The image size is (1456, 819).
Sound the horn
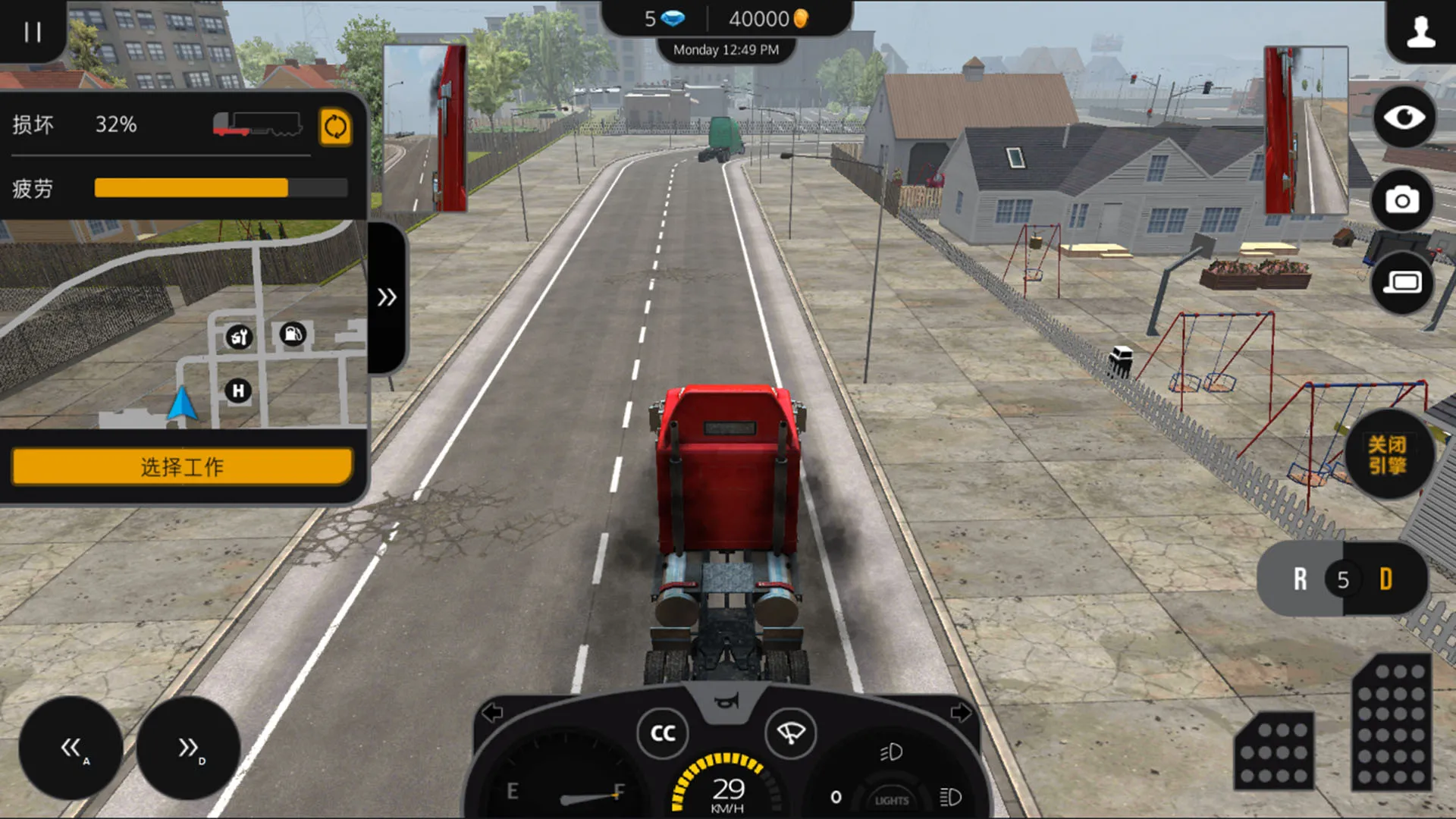726,701
